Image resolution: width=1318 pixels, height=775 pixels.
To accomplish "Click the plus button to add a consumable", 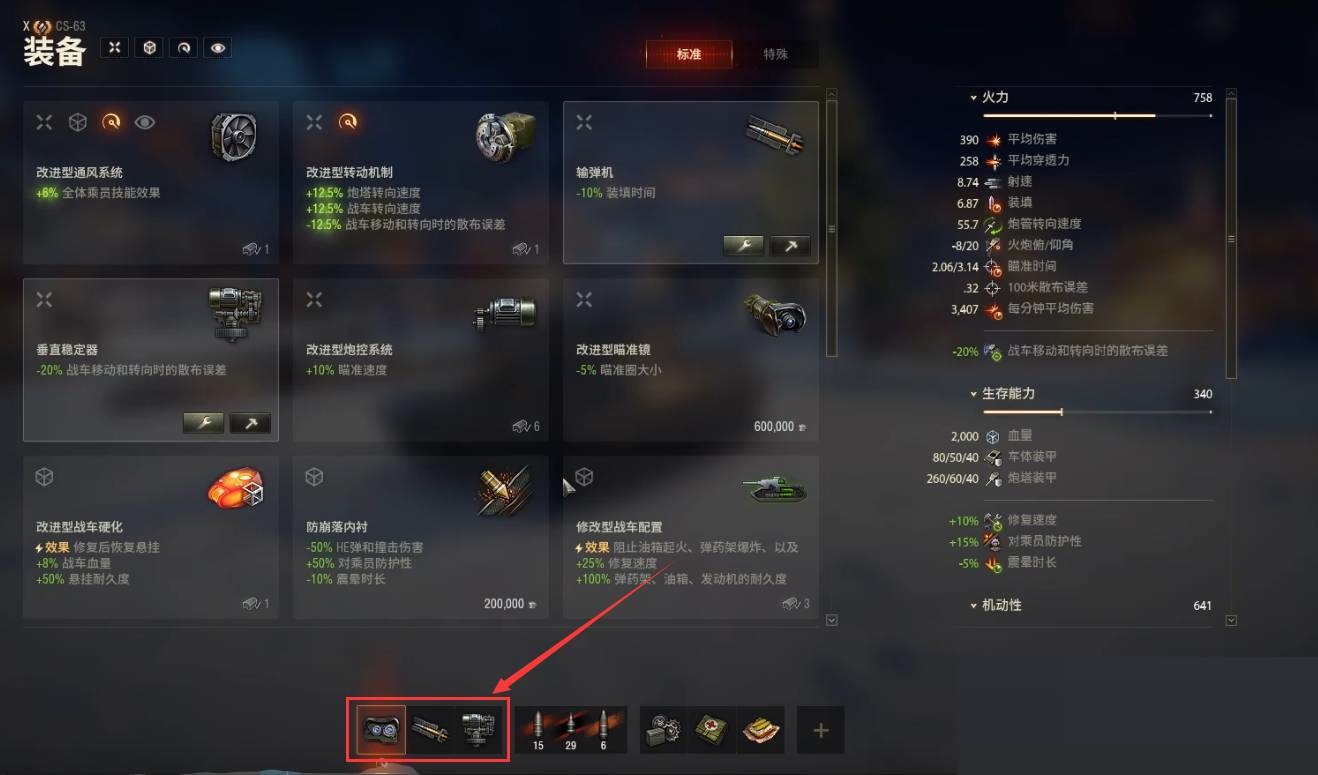I will pyautogui.click(x=820, y=731).
